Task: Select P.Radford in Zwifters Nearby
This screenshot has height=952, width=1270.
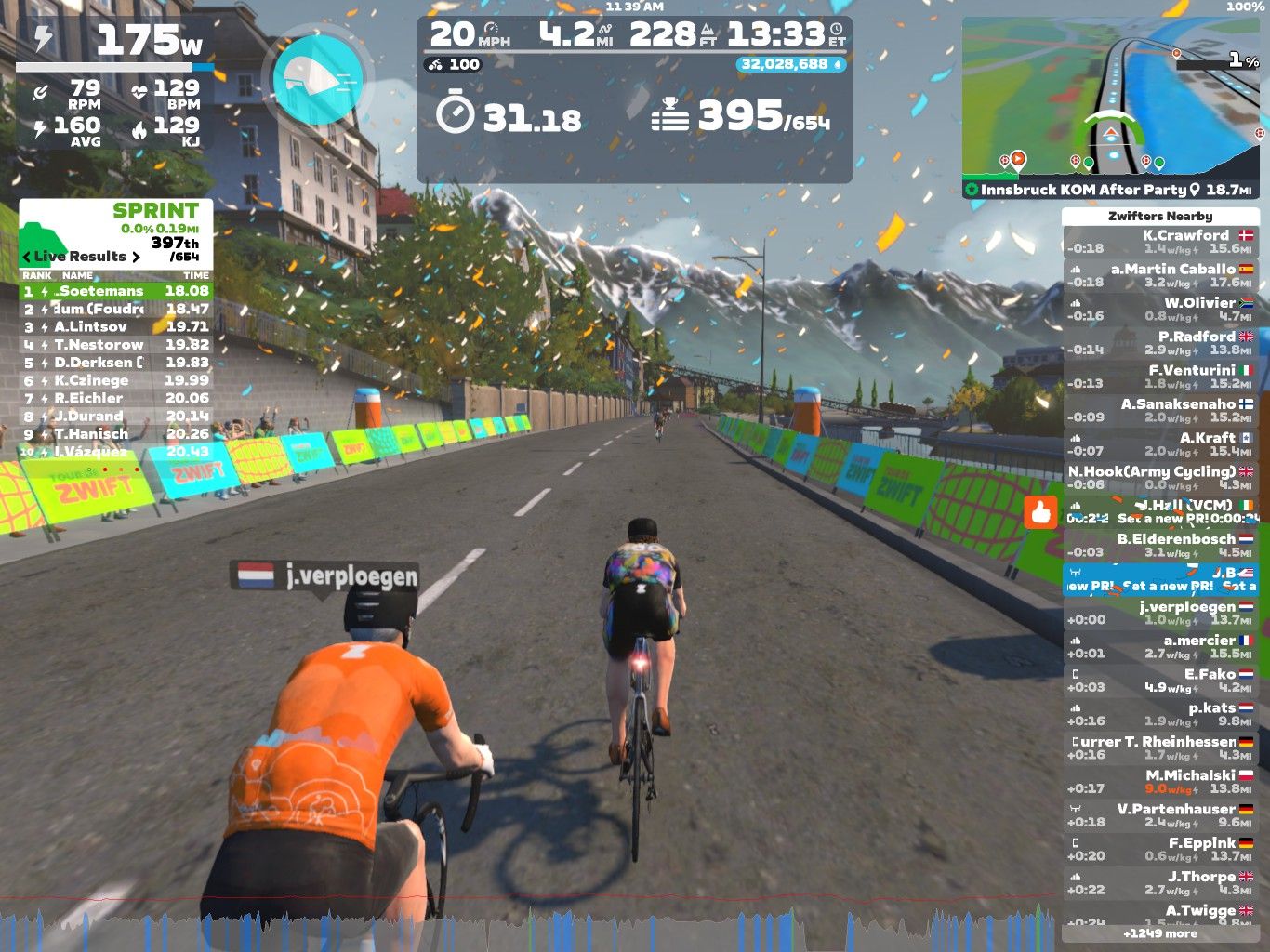Action: (1159, 343)
